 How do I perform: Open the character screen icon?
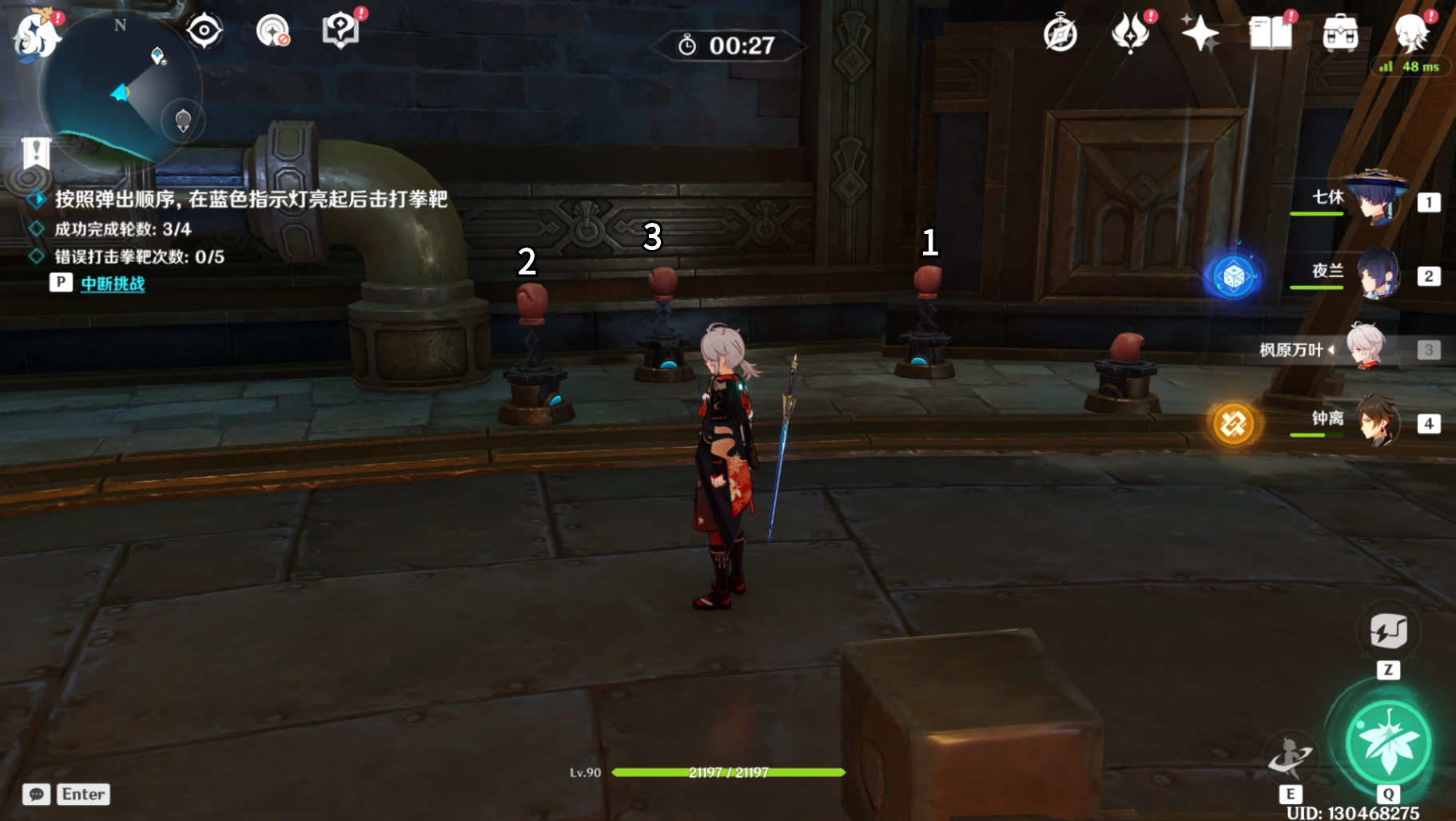1410,34
